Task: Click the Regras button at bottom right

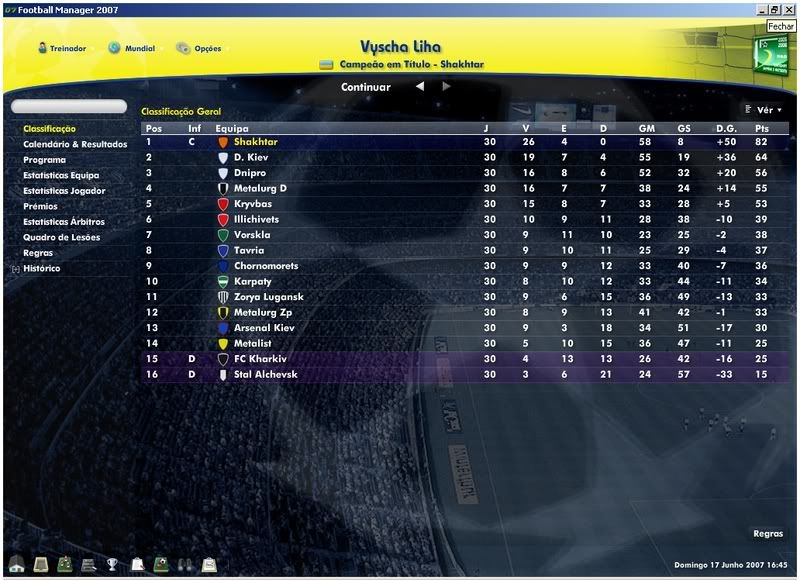Action: coord(767,534)
